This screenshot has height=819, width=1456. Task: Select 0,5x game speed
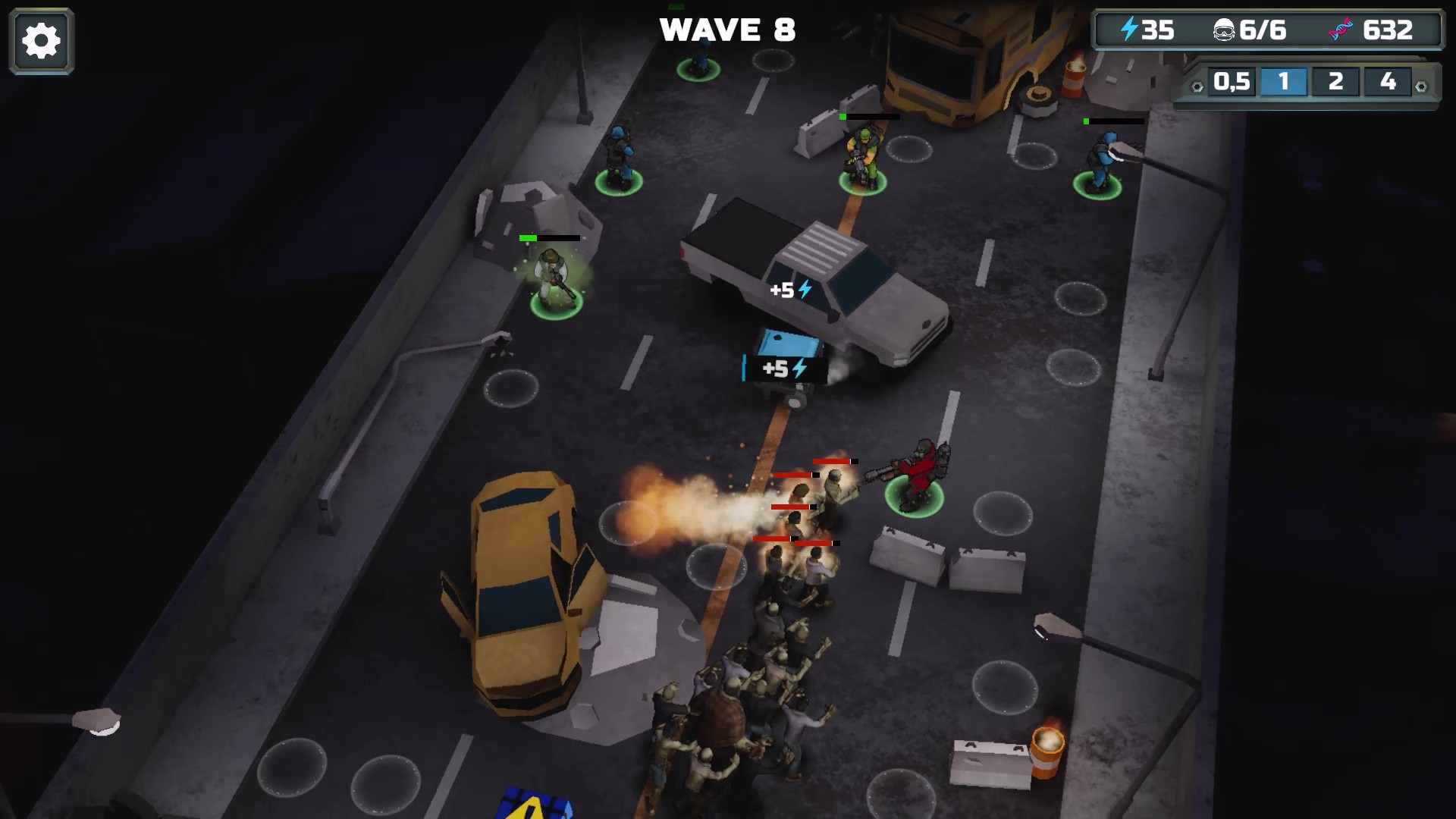click(x=1232, y=83)
